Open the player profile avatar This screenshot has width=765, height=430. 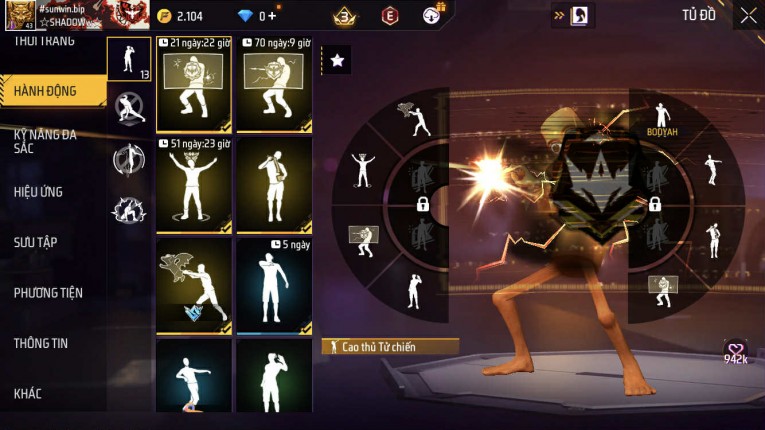tap(19, 16)
